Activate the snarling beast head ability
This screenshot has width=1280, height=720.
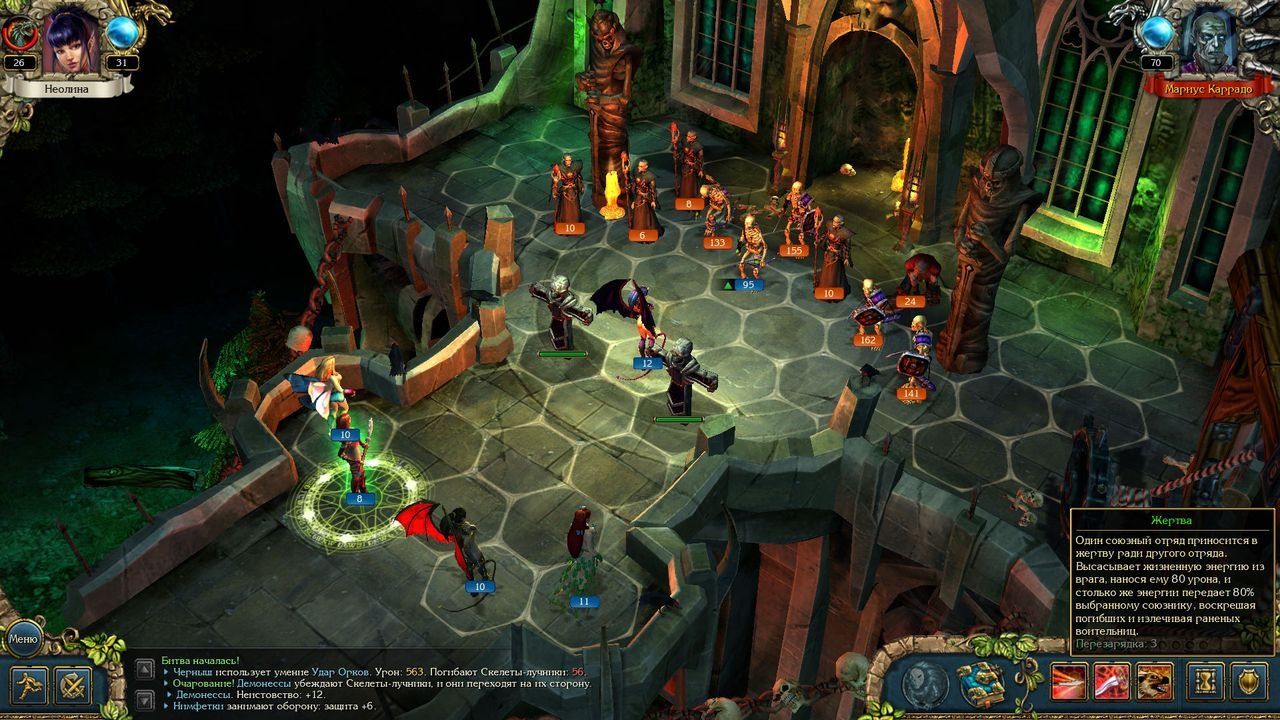1154,683
